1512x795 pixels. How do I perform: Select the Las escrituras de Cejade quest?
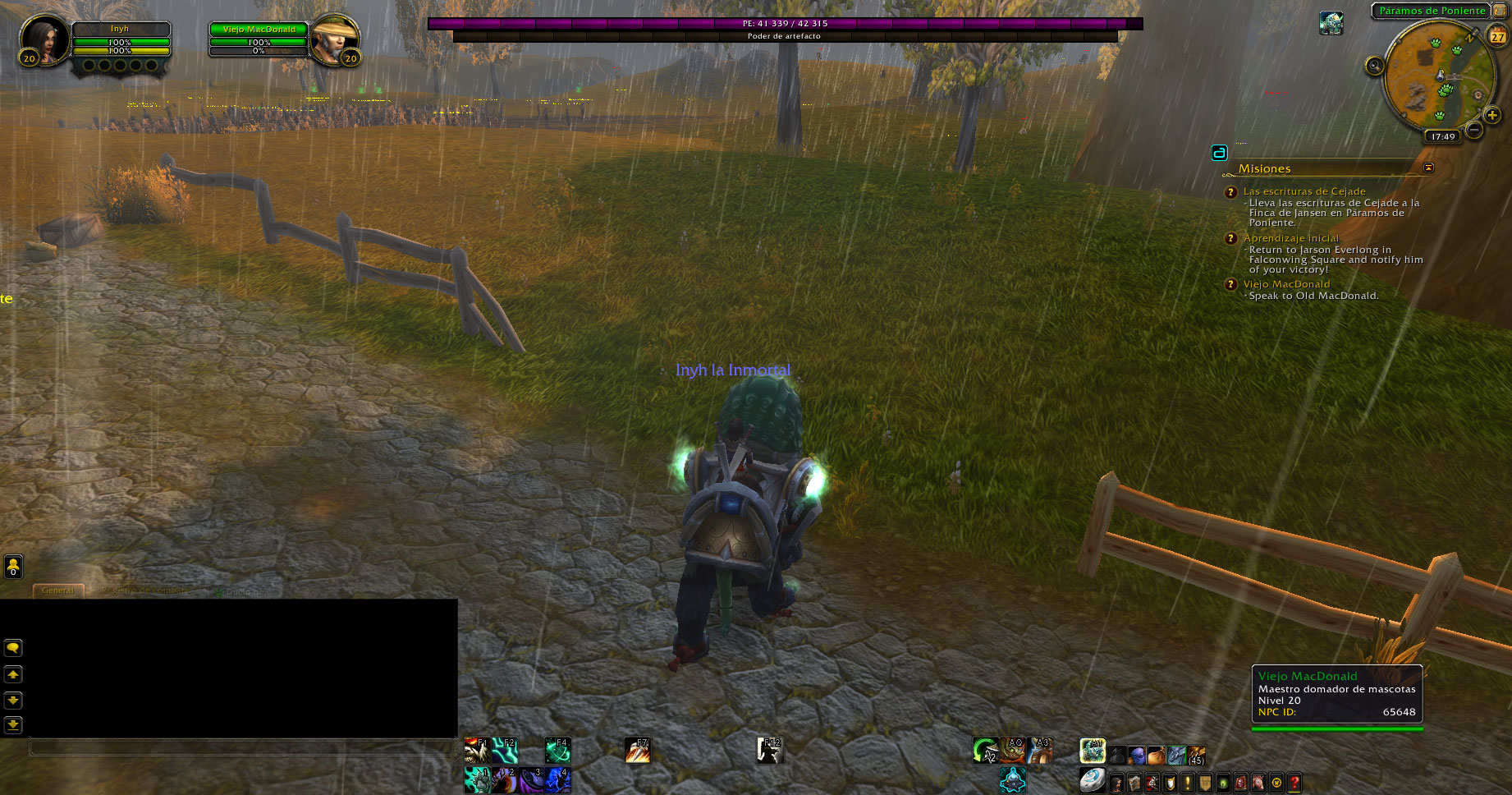coord(1304,191)
